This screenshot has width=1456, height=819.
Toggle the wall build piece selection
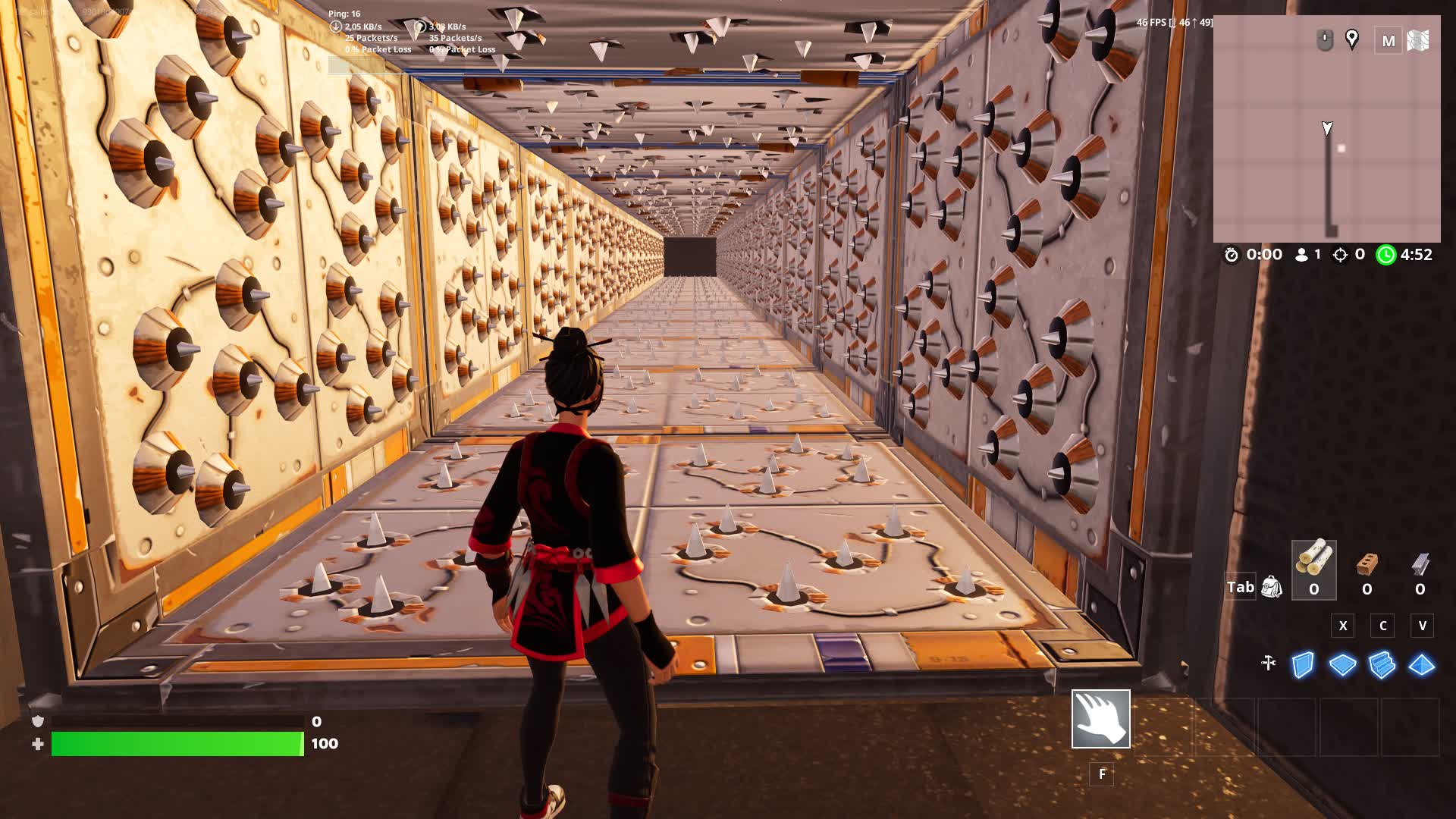1304,664
